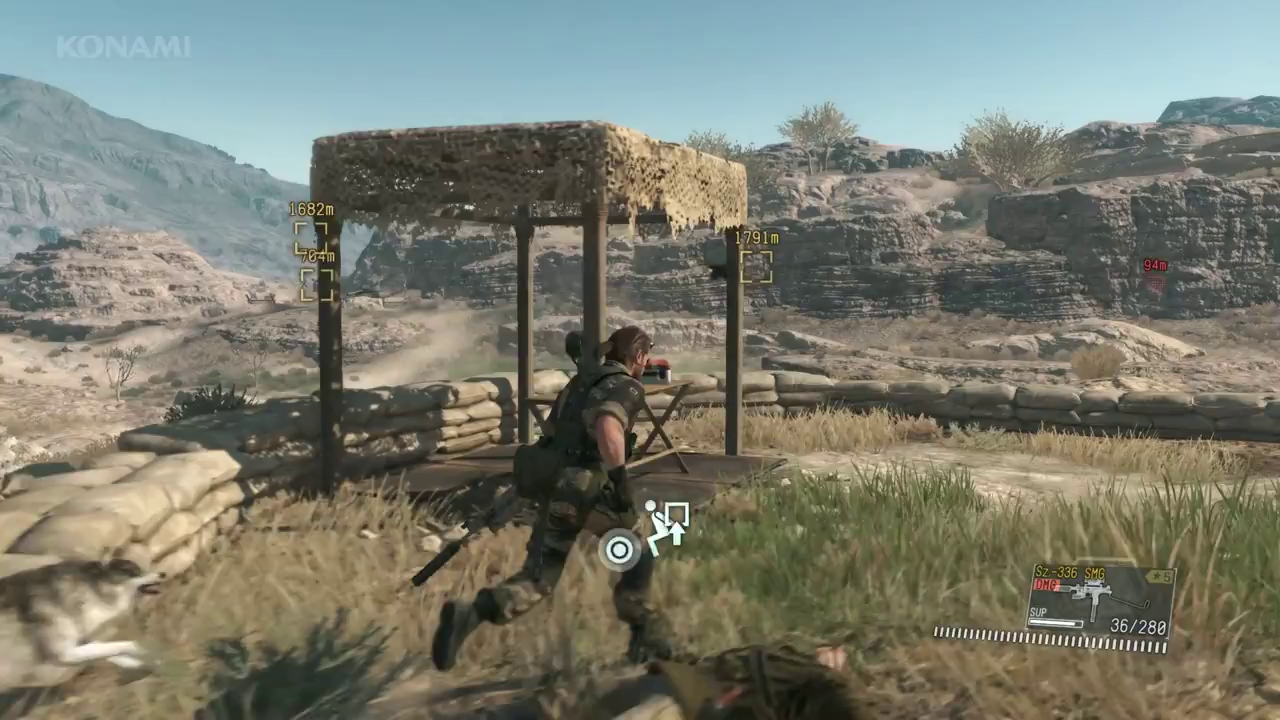Select the Sz.-336 weapon name label

(1058, 571)
